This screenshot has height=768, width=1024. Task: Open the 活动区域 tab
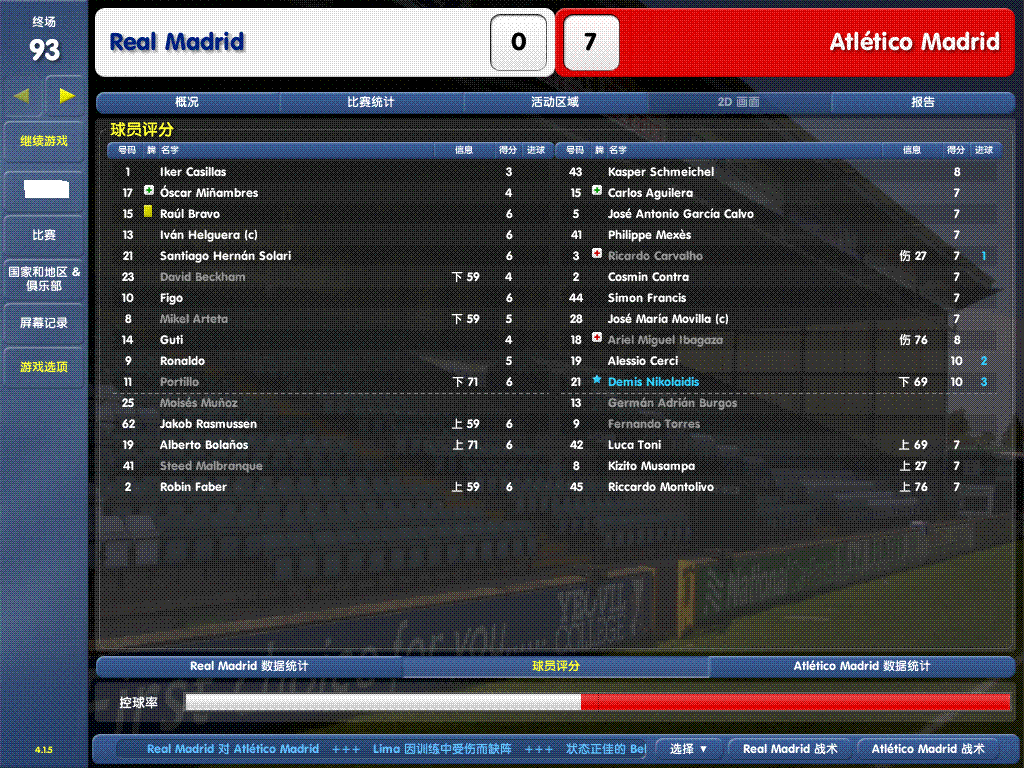tap(555, 102)
